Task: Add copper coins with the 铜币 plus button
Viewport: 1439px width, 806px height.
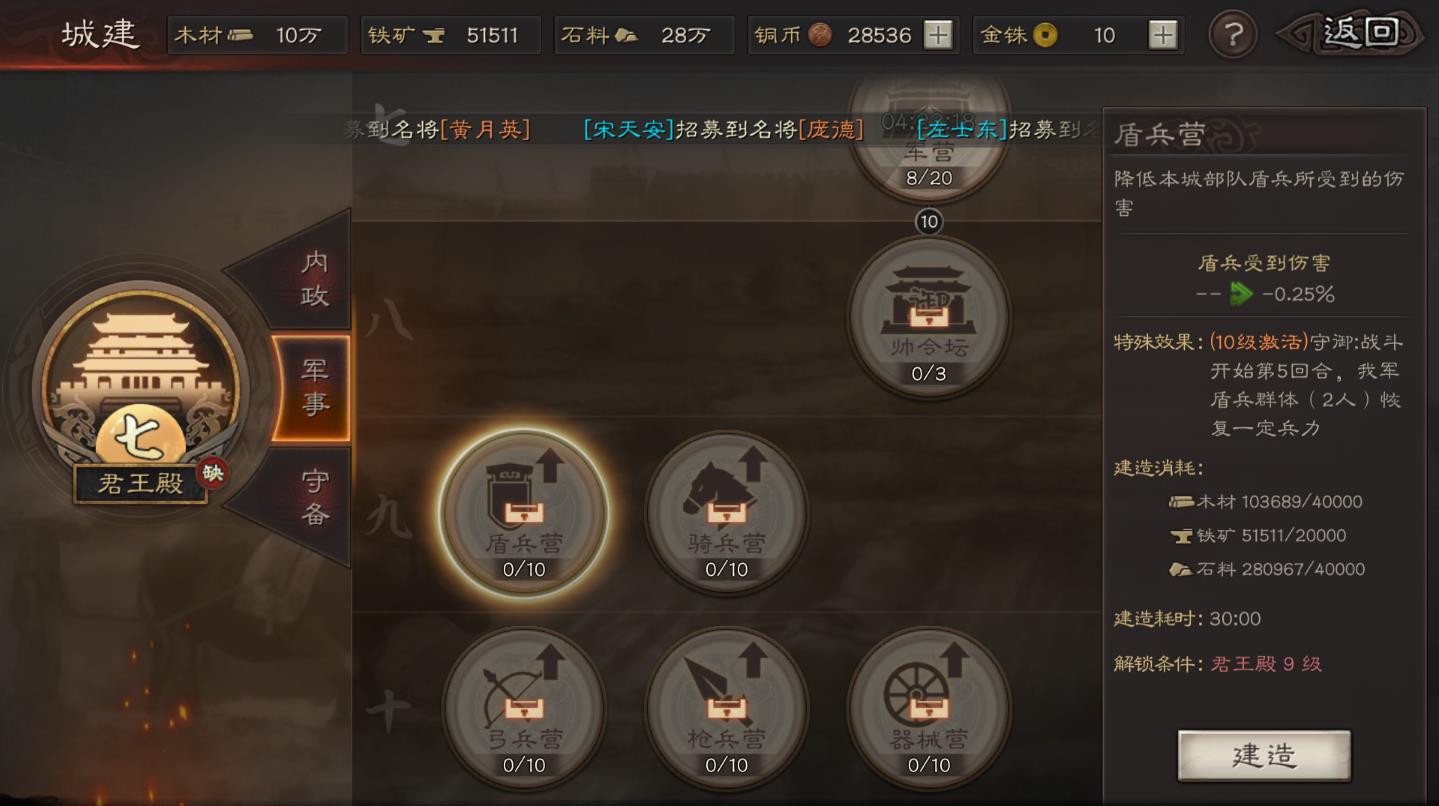Action: [937, 35]
